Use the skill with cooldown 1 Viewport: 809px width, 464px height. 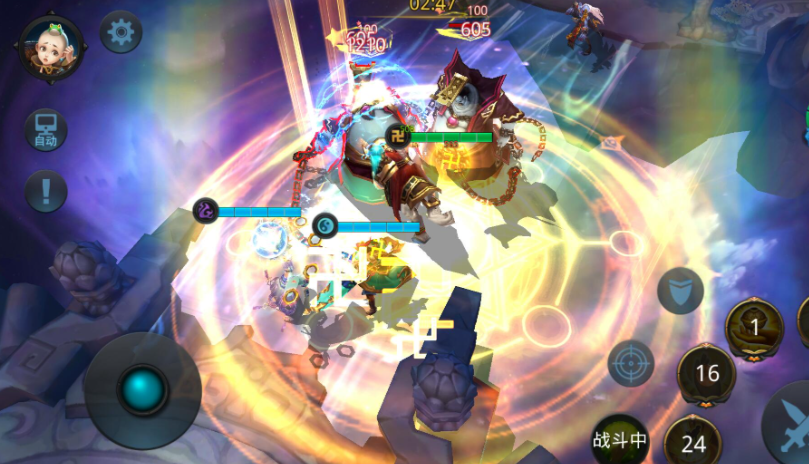754,326
